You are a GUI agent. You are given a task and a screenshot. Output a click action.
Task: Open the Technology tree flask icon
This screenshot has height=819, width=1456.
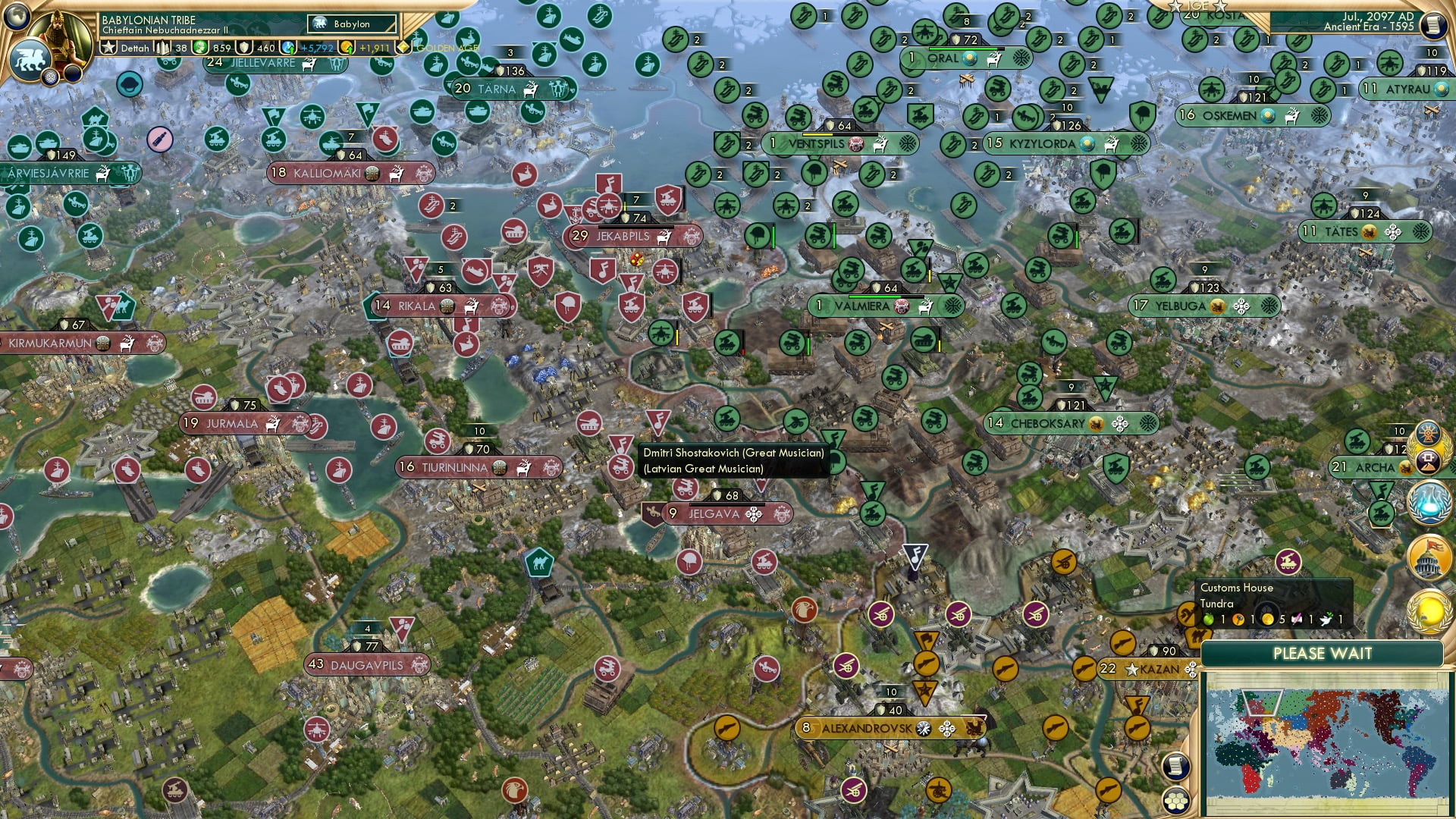(1429, 504)
